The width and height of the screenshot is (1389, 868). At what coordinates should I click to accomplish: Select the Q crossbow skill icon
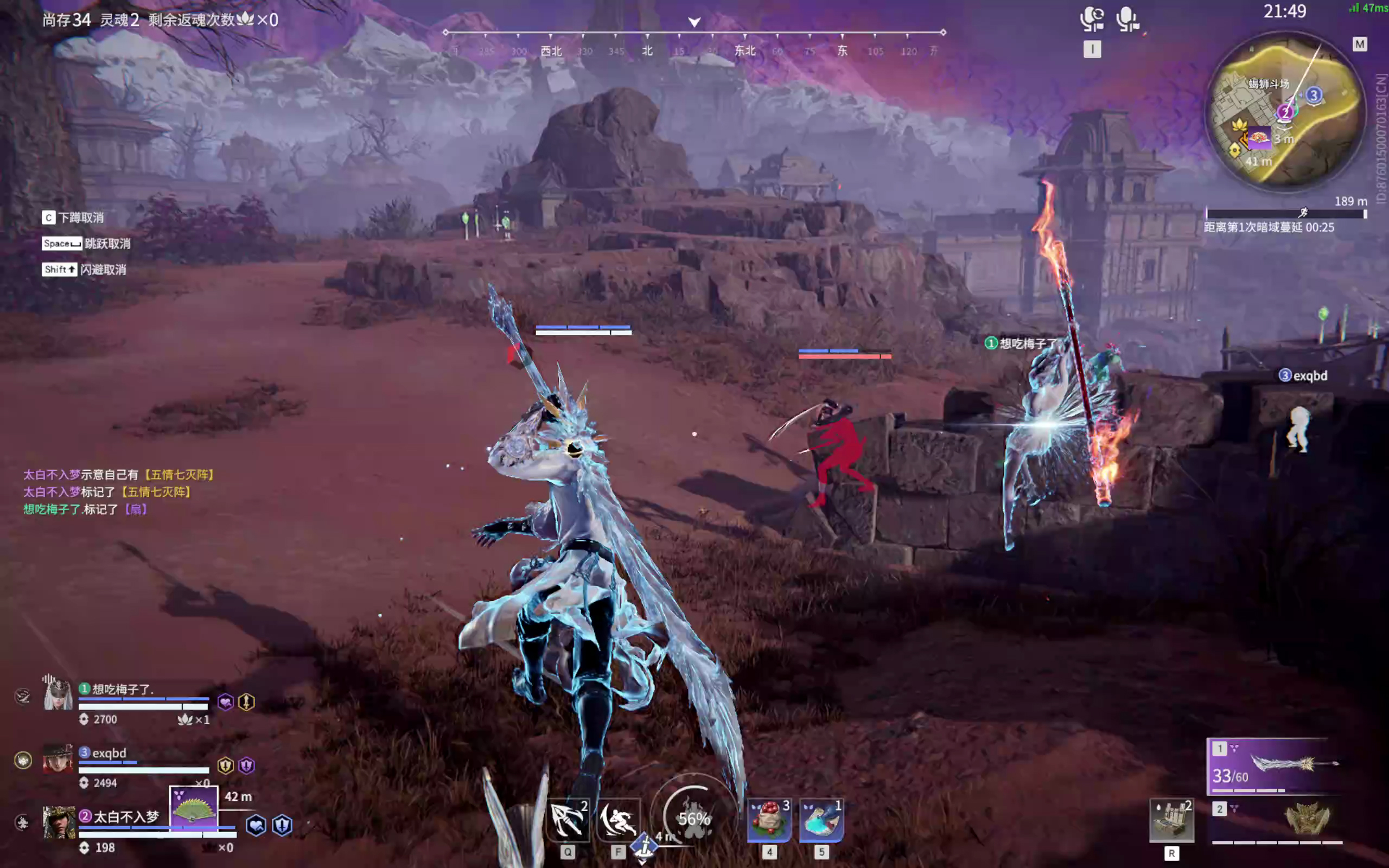[567, 819]
